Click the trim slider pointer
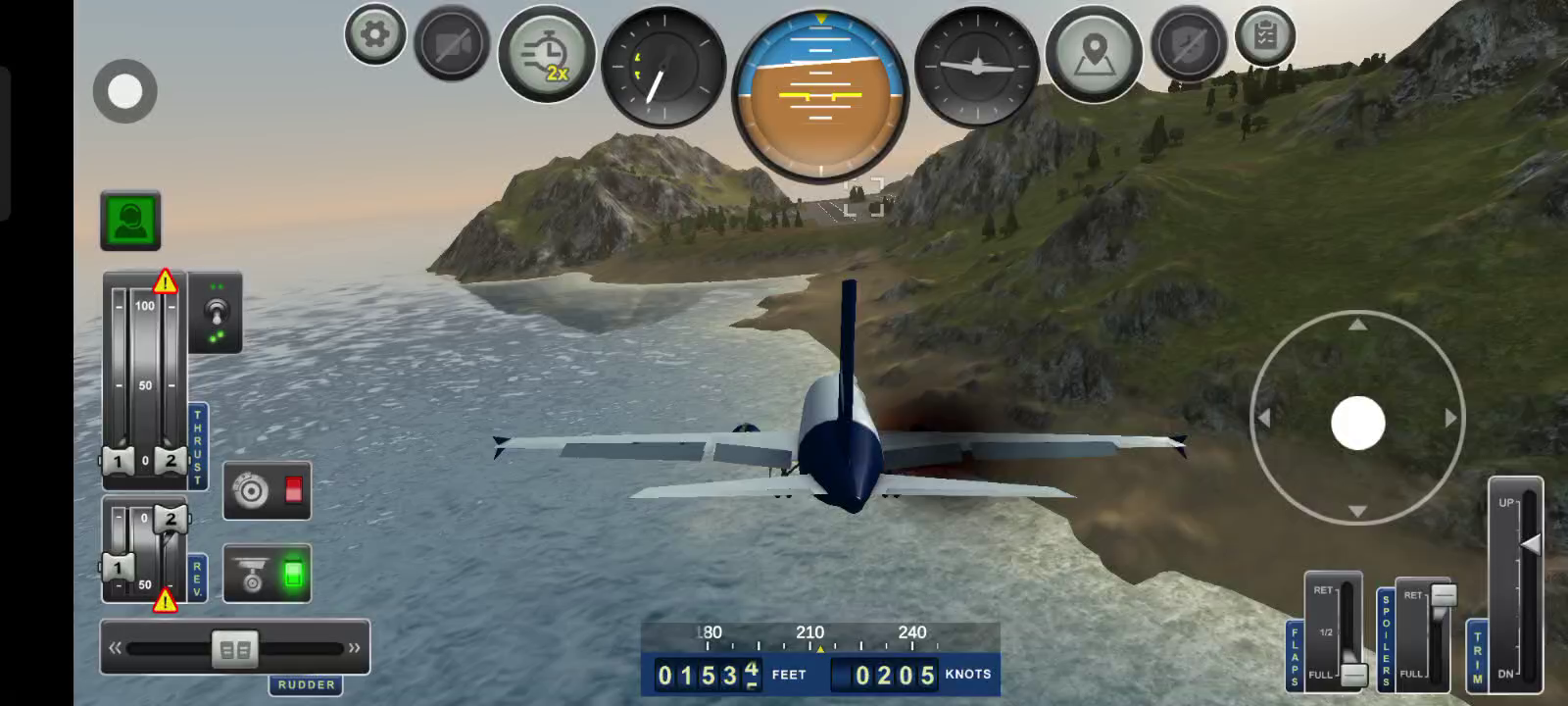The image size is (1568, 706). click(1529, 544)
